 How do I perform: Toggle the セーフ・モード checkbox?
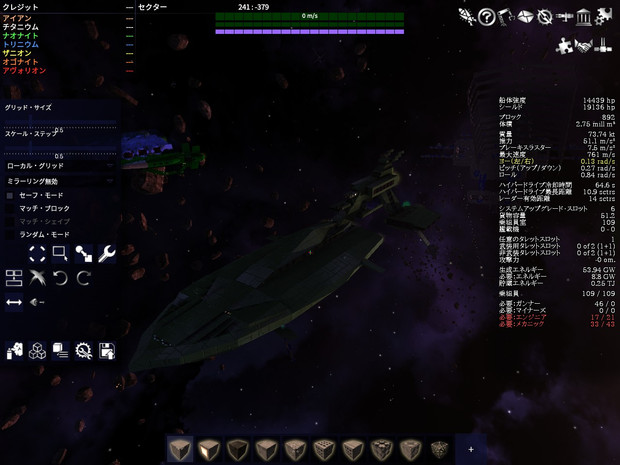point(10,196)
